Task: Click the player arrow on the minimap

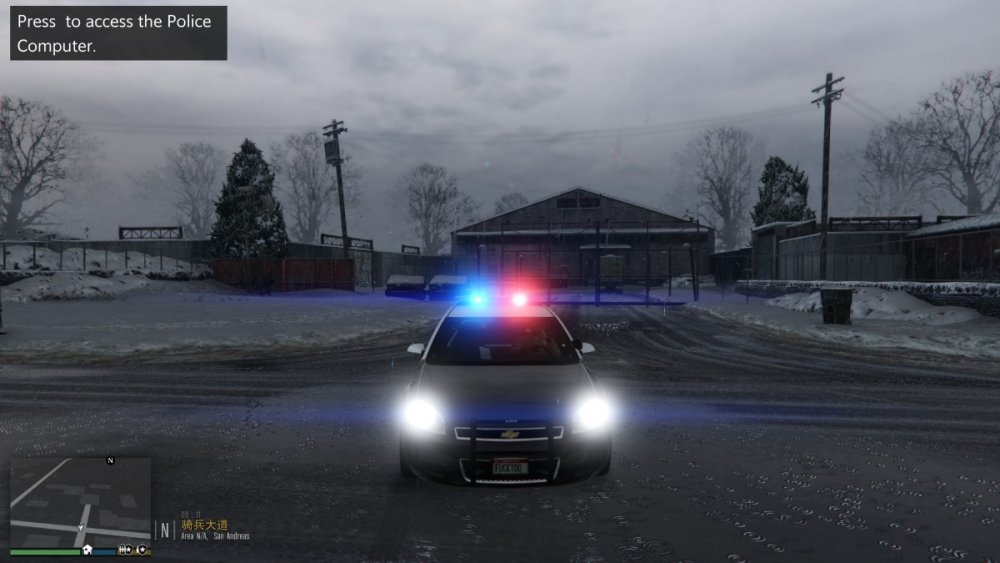Action: point(81,526)
